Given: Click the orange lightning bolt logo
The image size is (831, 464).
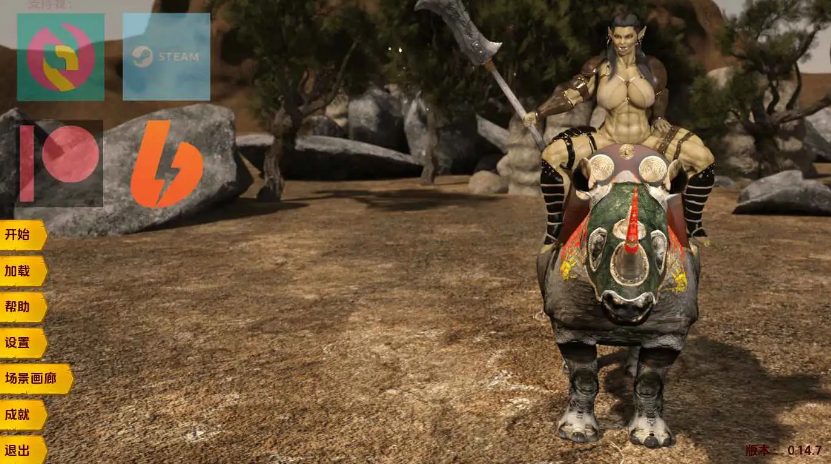Looking at the screenshot, I should pos(166,164).
